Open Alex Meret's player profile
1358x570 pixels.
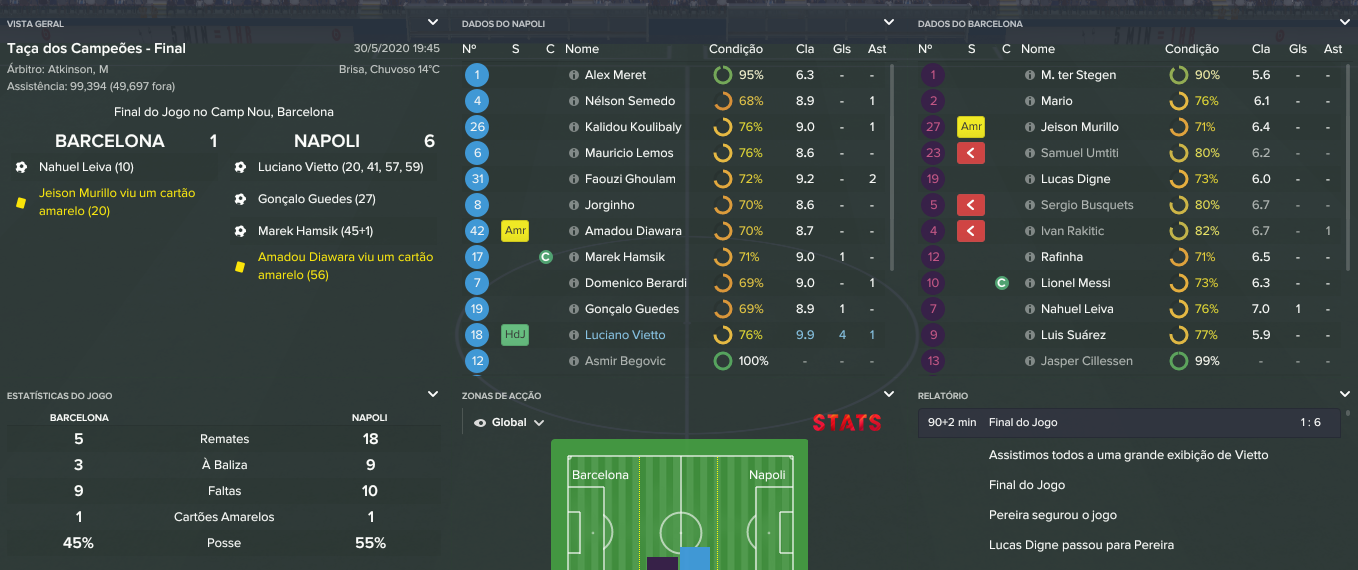click(615, 75)
